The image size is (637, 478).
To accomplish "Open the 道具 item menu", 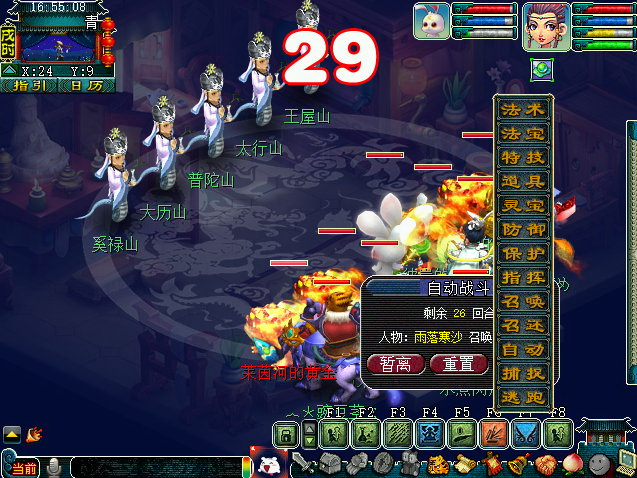I will coord(522,181).
